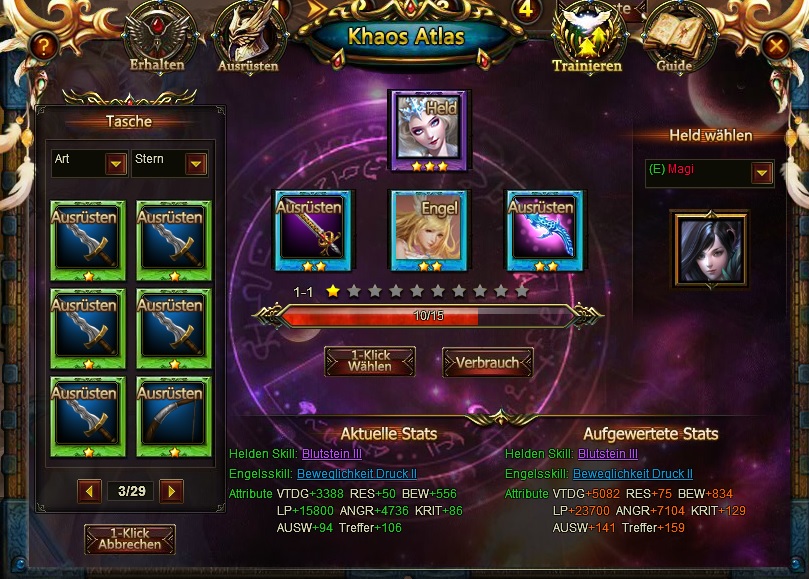The width and height of the screenshot is (809, 579).
Task: Switch to the Trainieren tab
Action: pos(587,42)
